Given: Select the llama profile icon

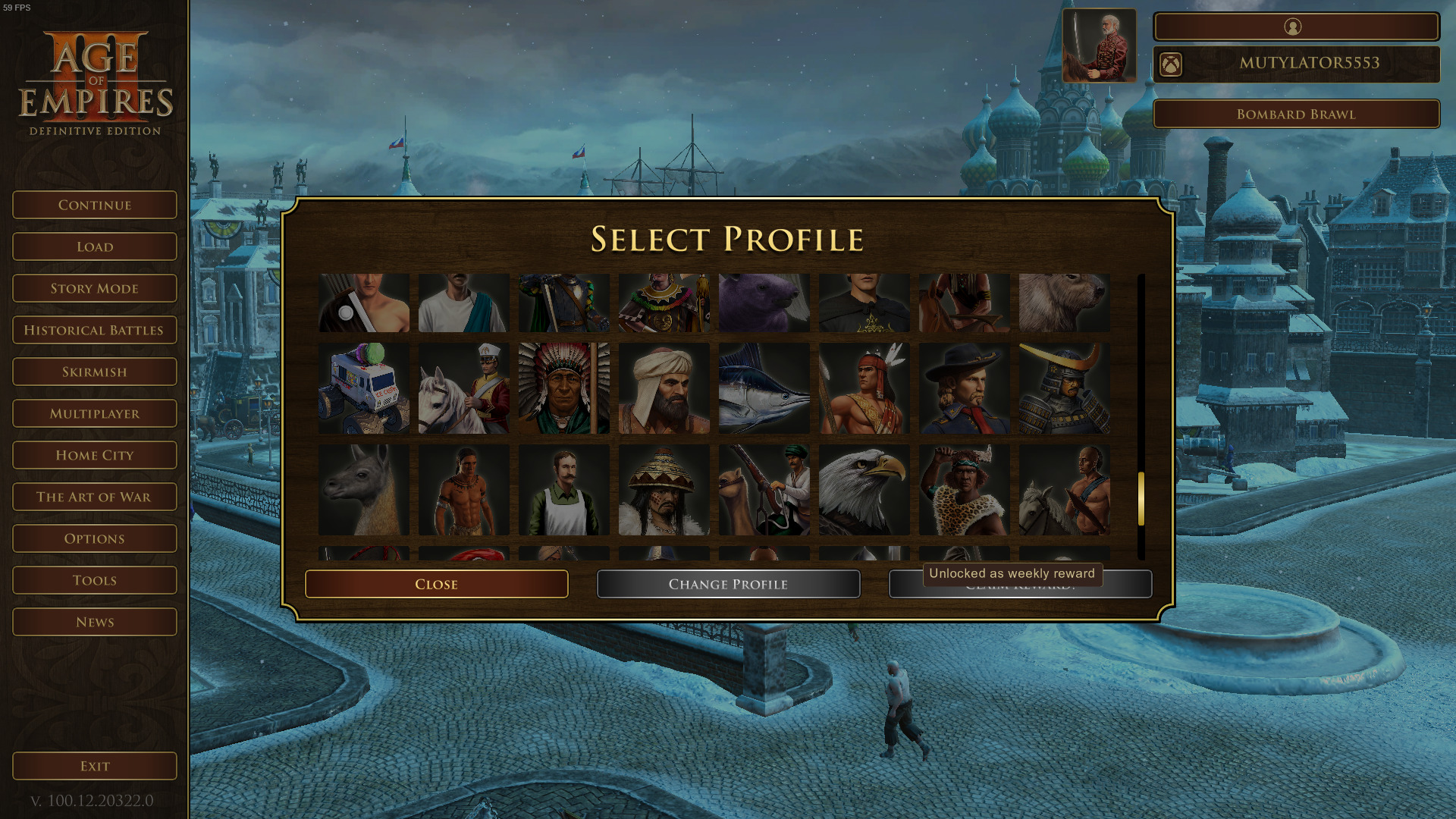Looking at the screenshot, I should pyautogui.click(x=364, y=490).
